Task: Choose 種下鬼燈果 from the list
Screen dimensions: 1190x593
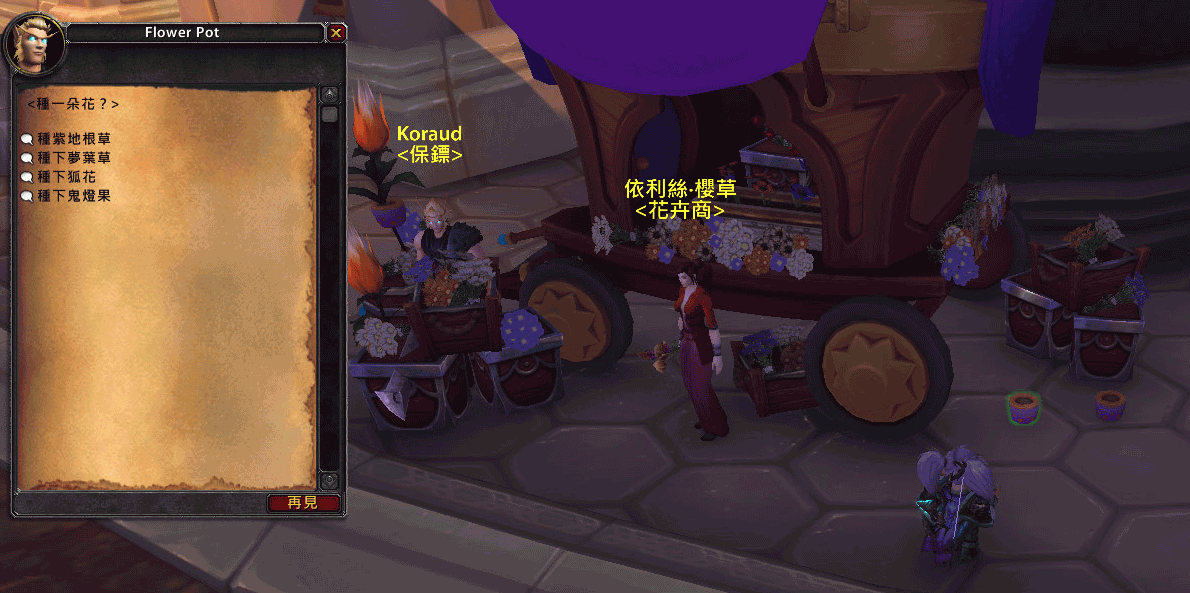Action: coord(73,196)
